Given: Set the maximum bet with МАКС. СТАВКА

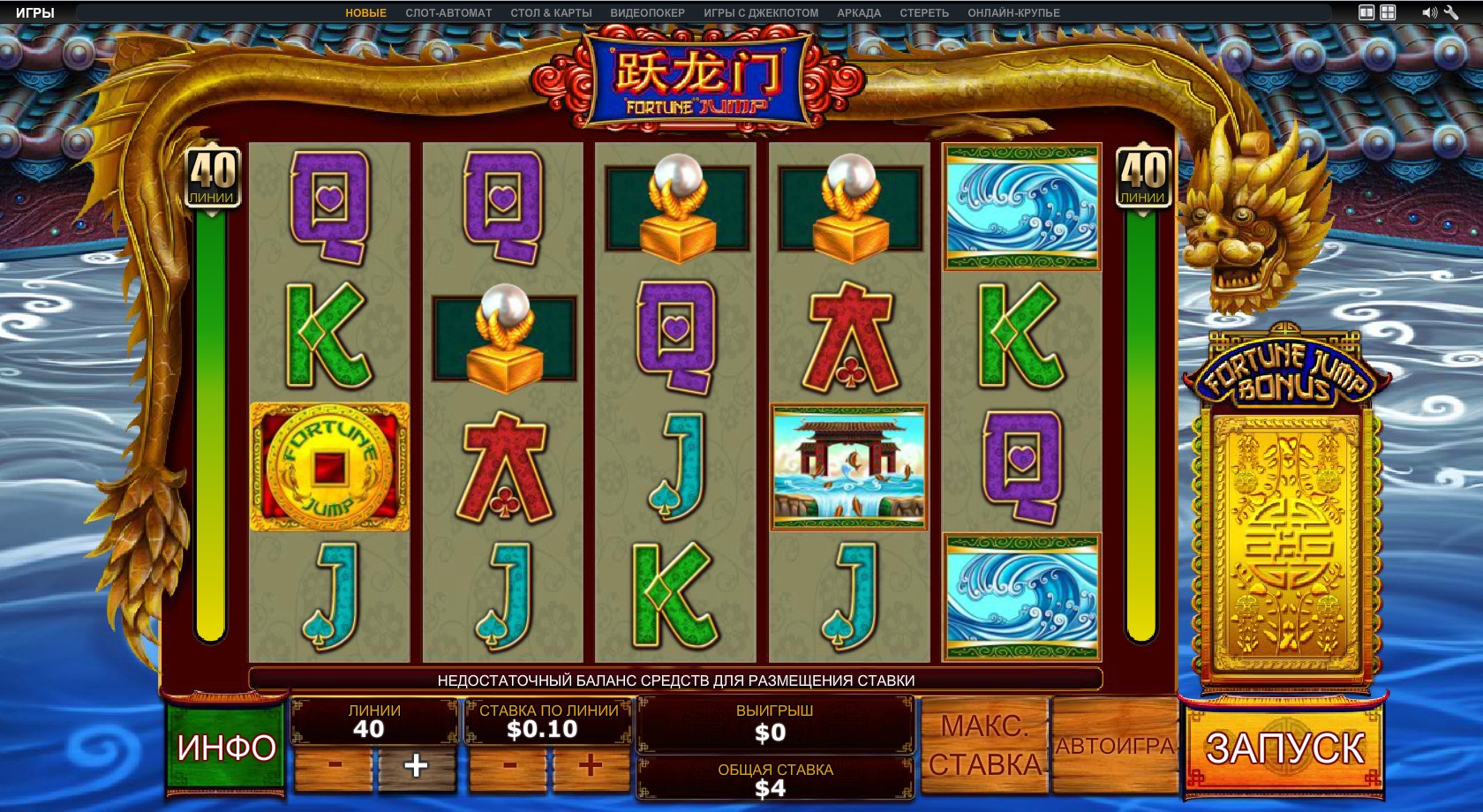Looking at the screenshot, I should tap(984, 746).
